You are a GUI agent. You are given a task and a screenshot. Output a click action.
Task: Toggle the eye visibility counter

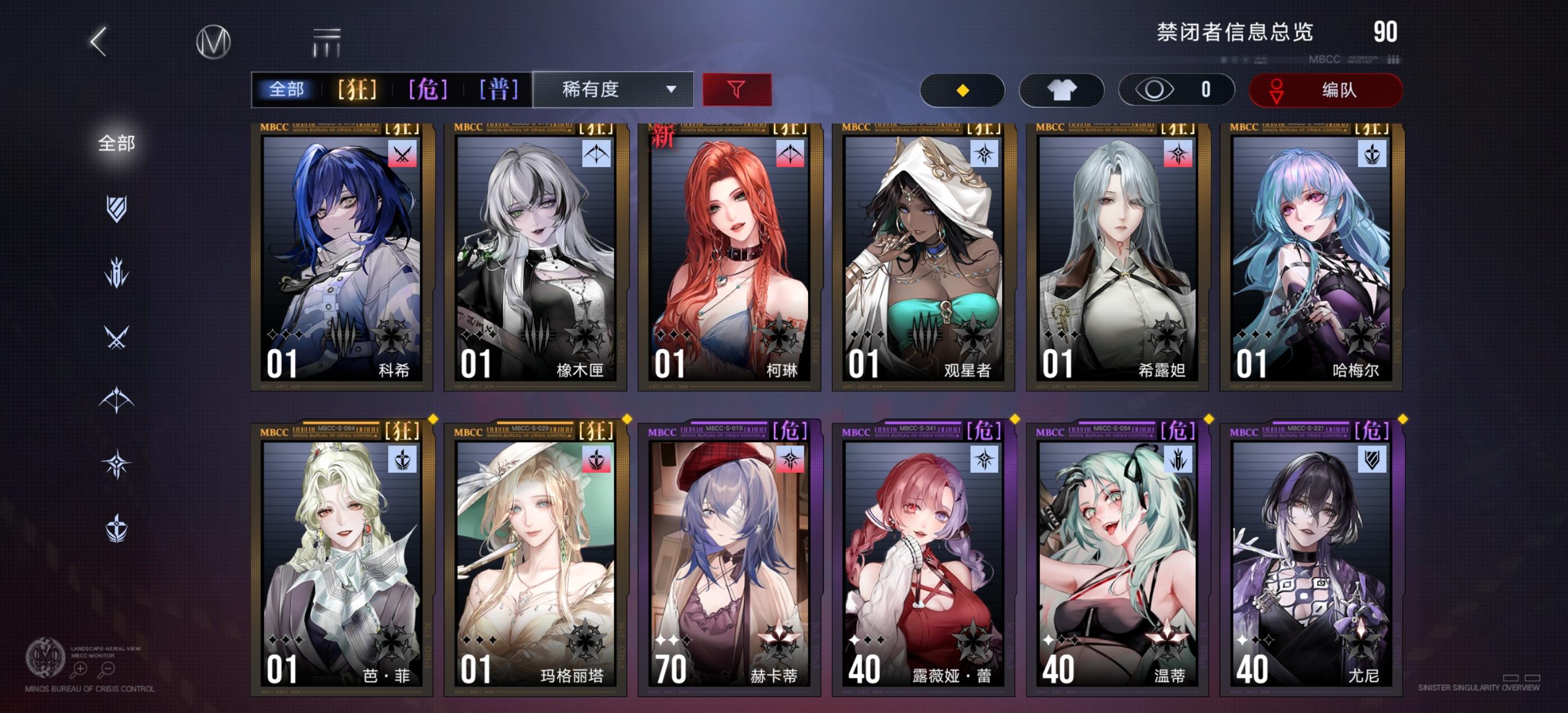[1175, 90]
